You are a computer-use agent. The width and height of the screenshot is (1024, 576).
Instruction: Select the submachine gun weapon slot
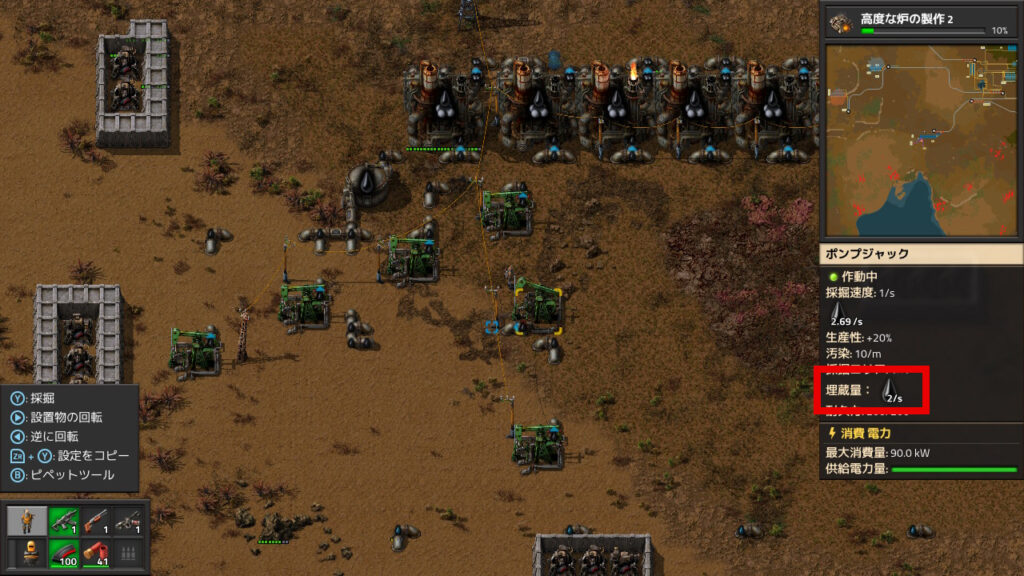[x=64, y=521]
